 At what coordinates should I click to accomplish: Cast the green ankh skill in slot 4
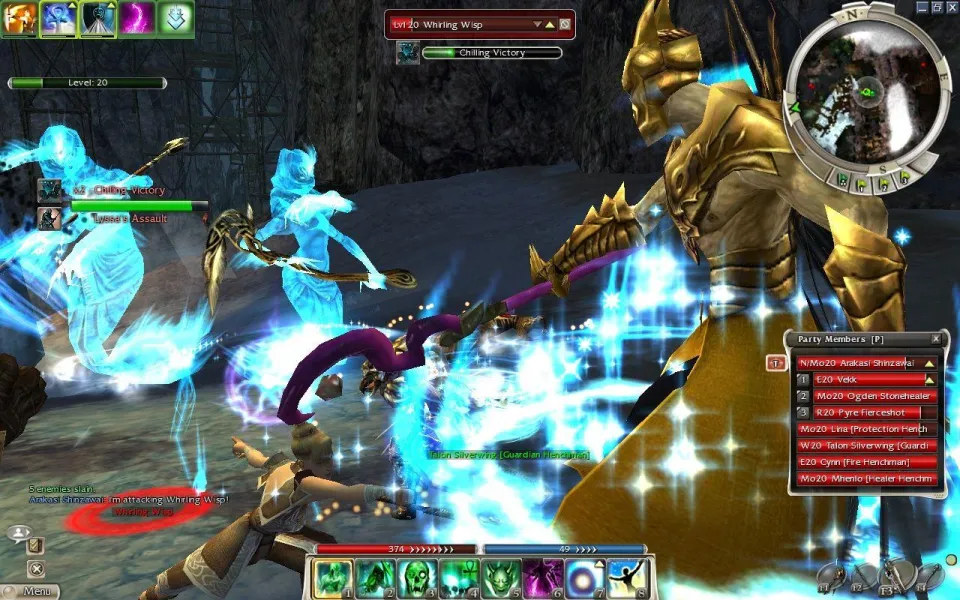[x=459, y=578]
